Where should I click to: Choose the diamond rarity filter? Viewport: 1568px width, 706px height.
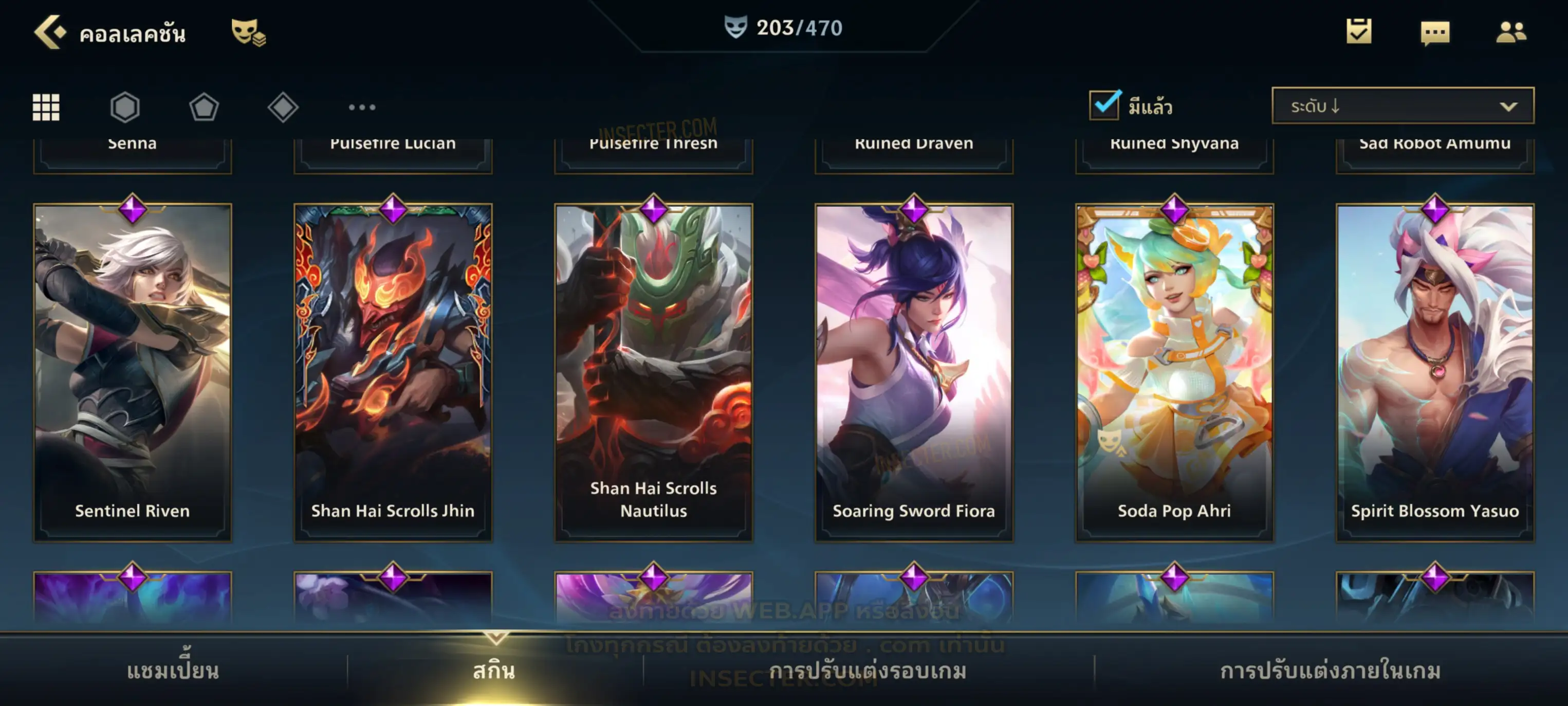point(283,107)
